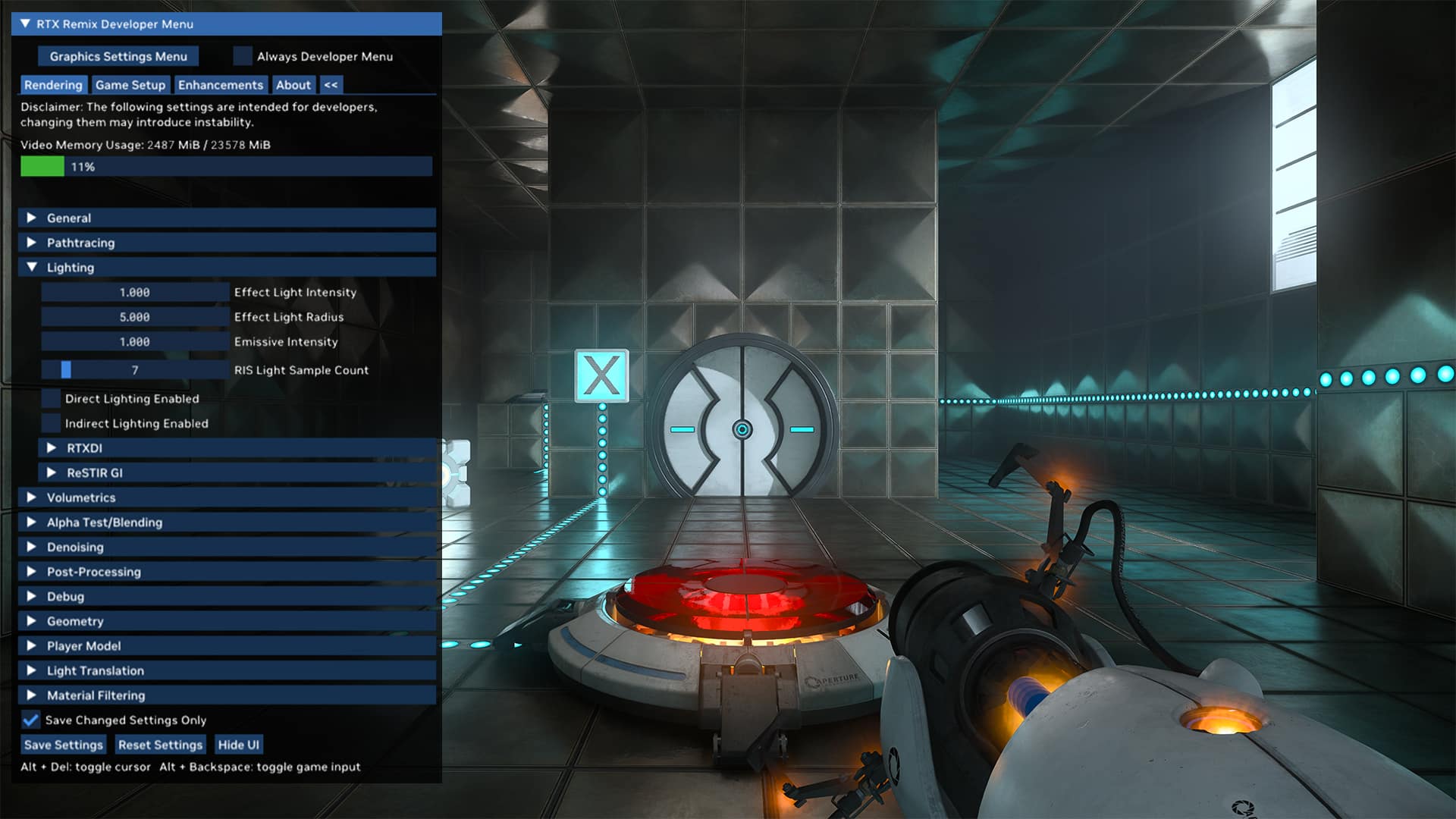
Task: Expand the General section
Action: pos(32,218)
